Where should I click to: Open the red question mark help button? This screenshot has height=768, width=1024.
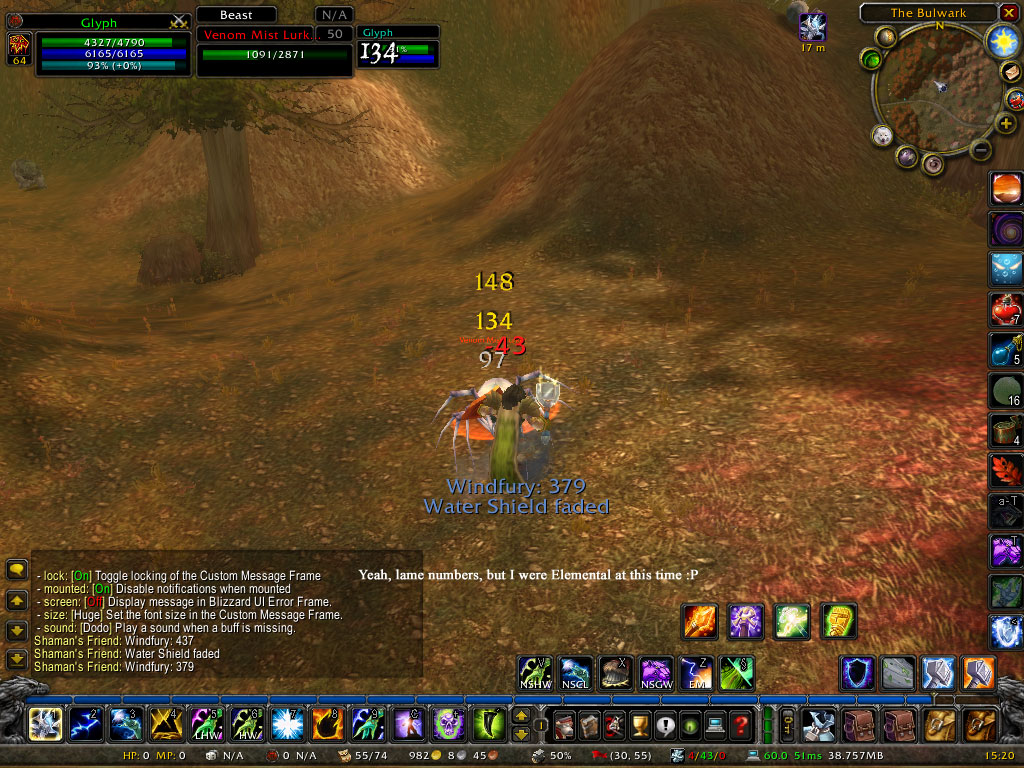click(740, 723)
